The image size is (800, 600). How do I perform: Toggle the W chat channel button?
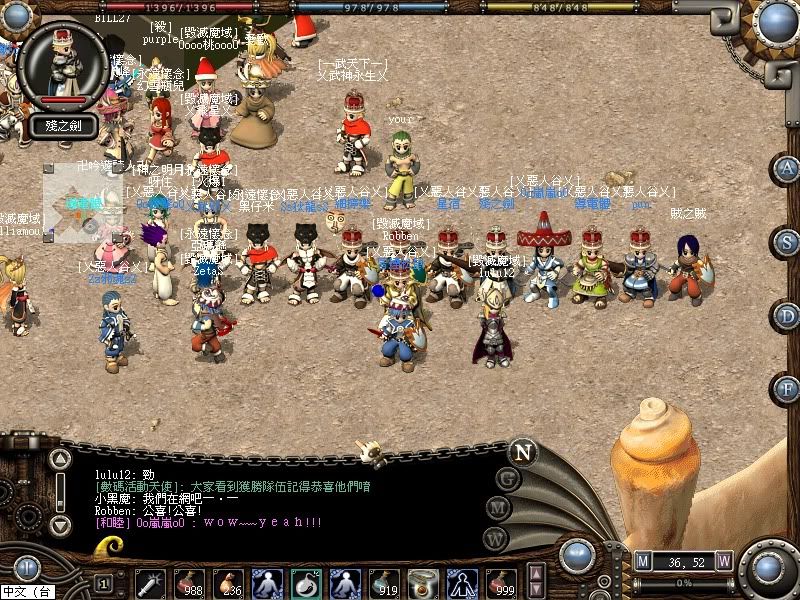(x=495, y=538)
